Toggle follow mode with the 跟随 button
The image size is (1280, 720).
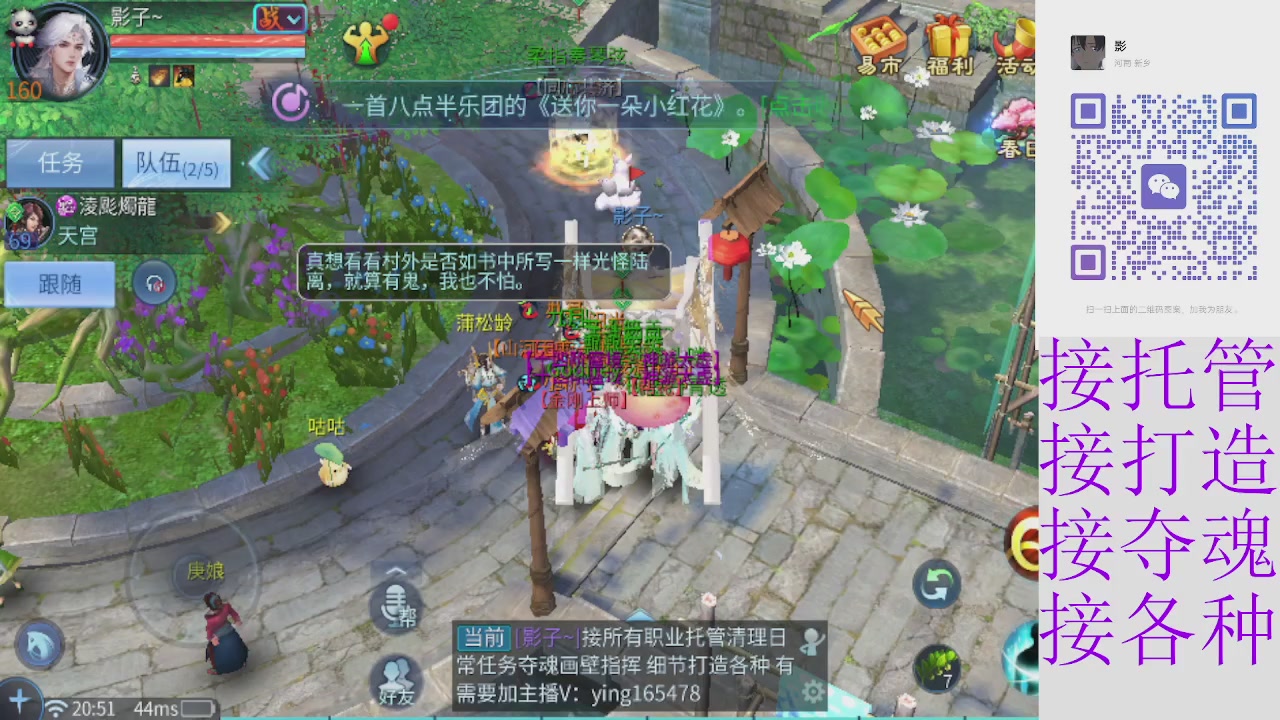tap(58, 283)
